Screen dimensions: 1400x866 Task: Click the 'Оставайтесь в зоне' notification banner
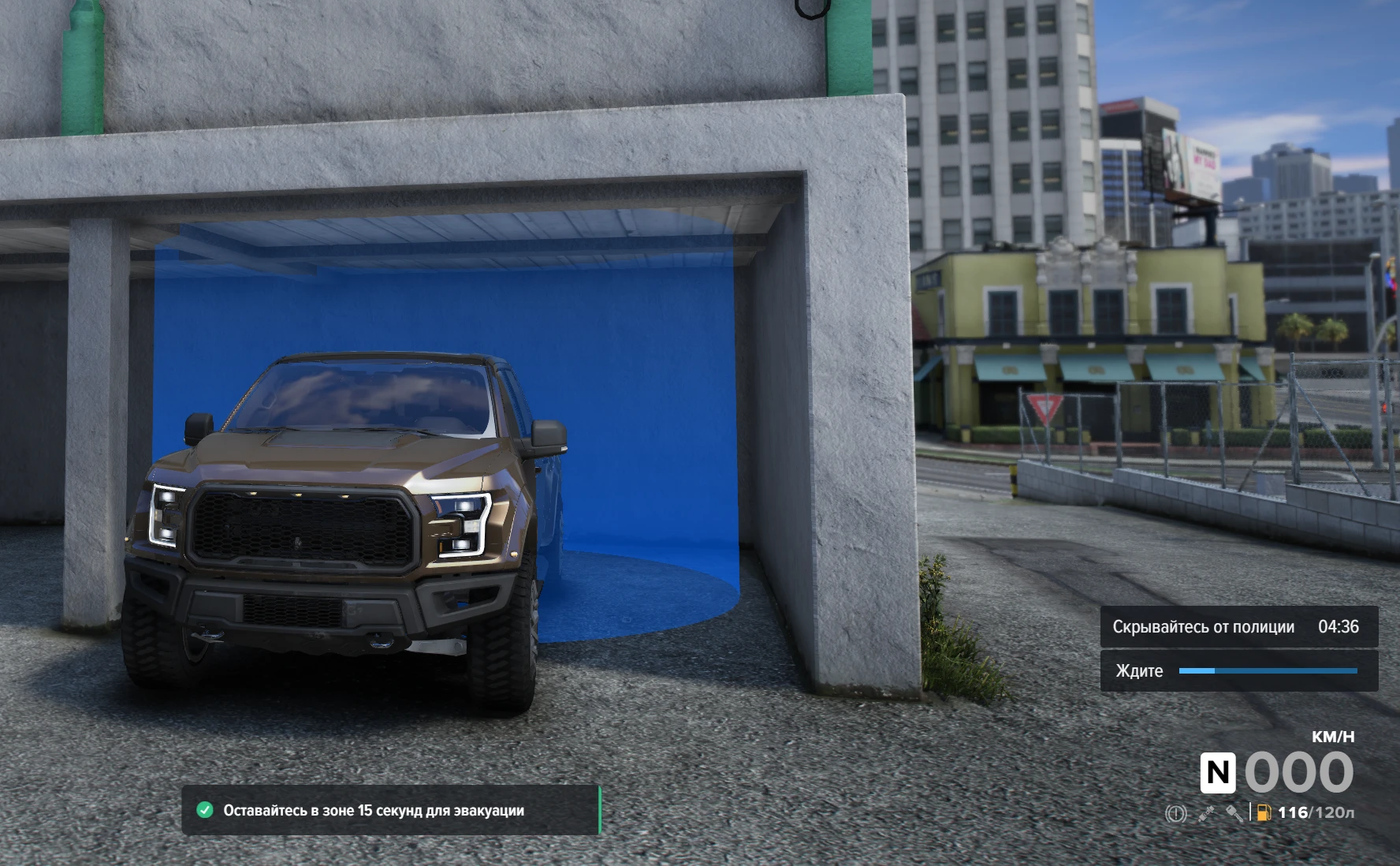(390, 810)
